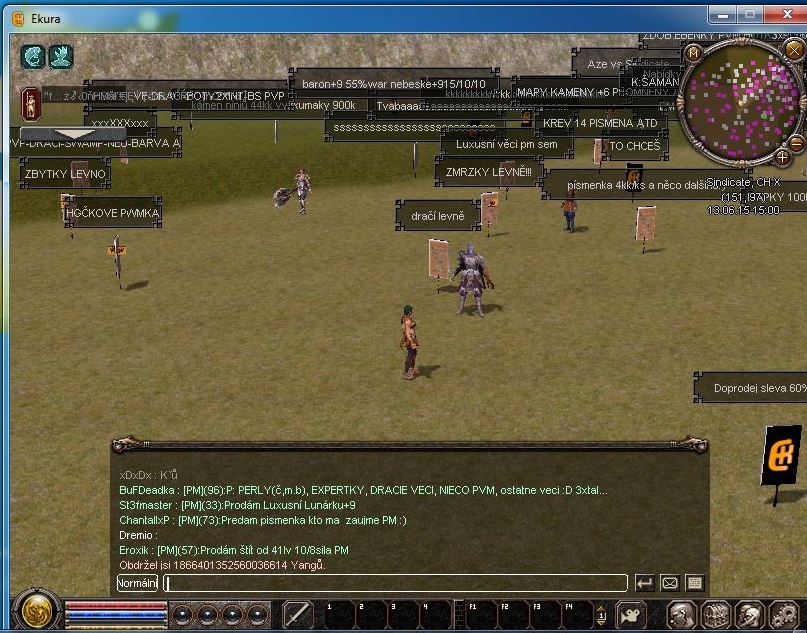Select the sword attack mode button

[298, 614]
